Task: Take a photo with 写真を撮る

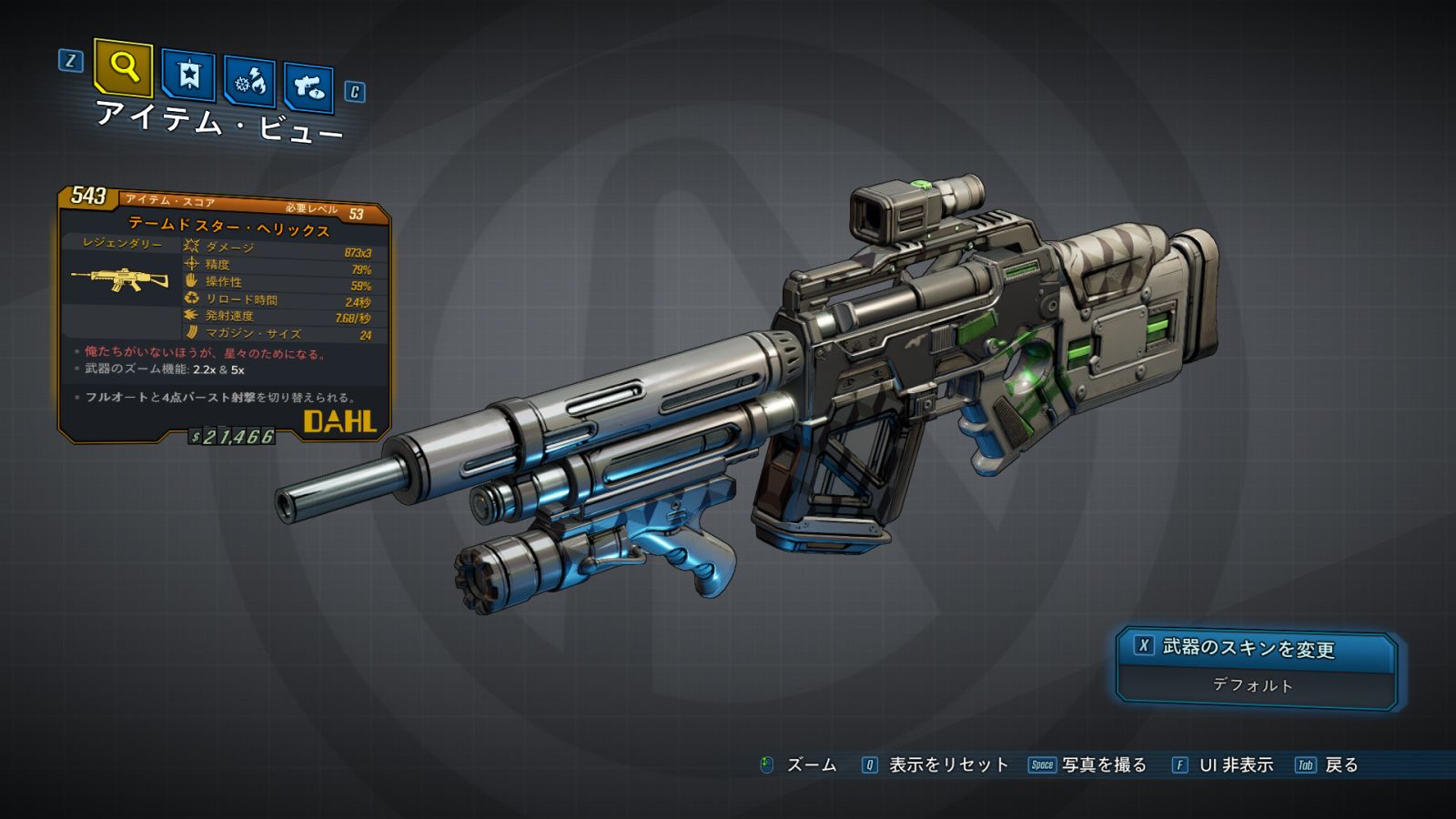Action: [x=1103, y=765]
